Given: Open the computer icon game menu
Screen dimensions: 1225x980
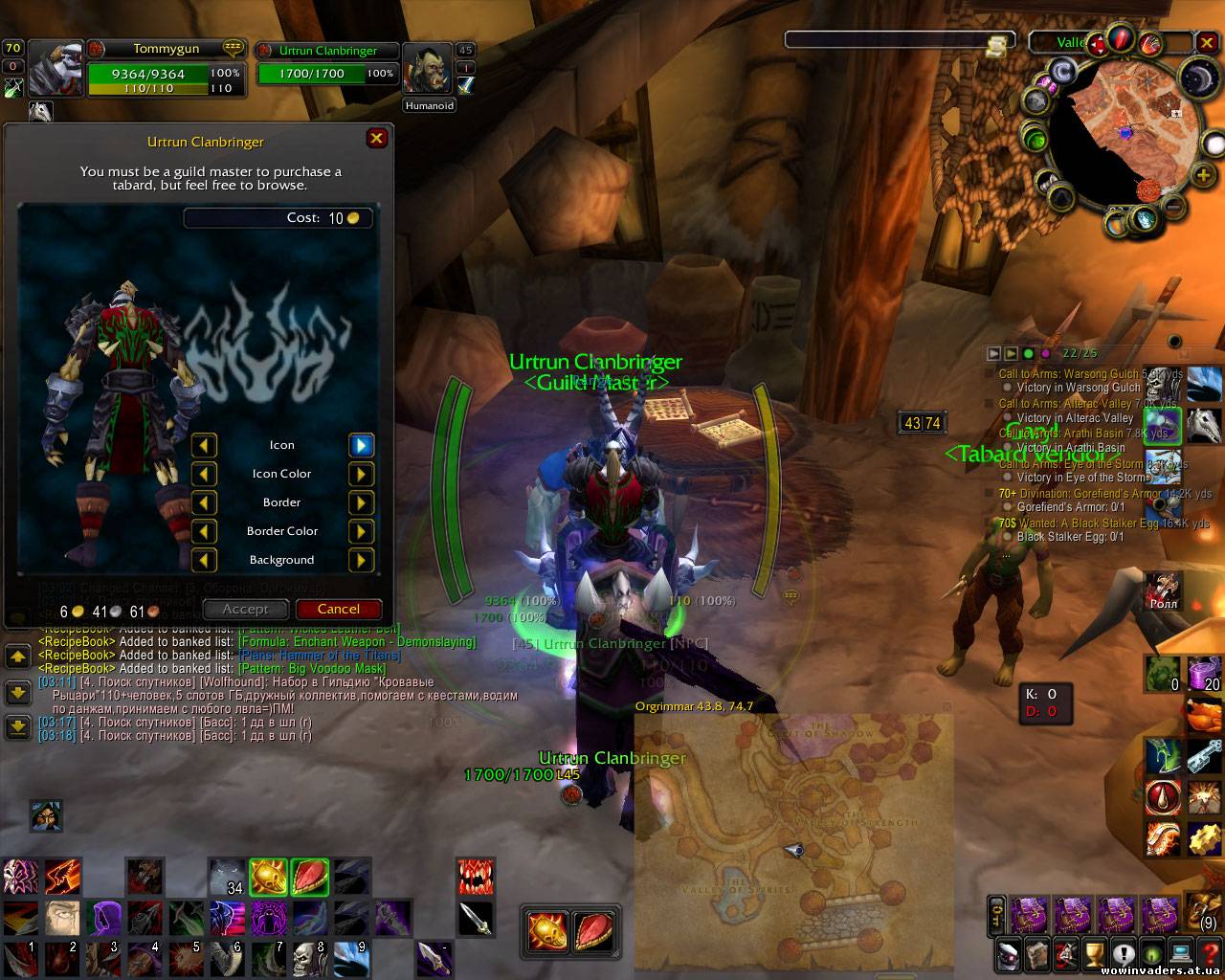Looking at the screenshot, I should tap(1182, 953).
